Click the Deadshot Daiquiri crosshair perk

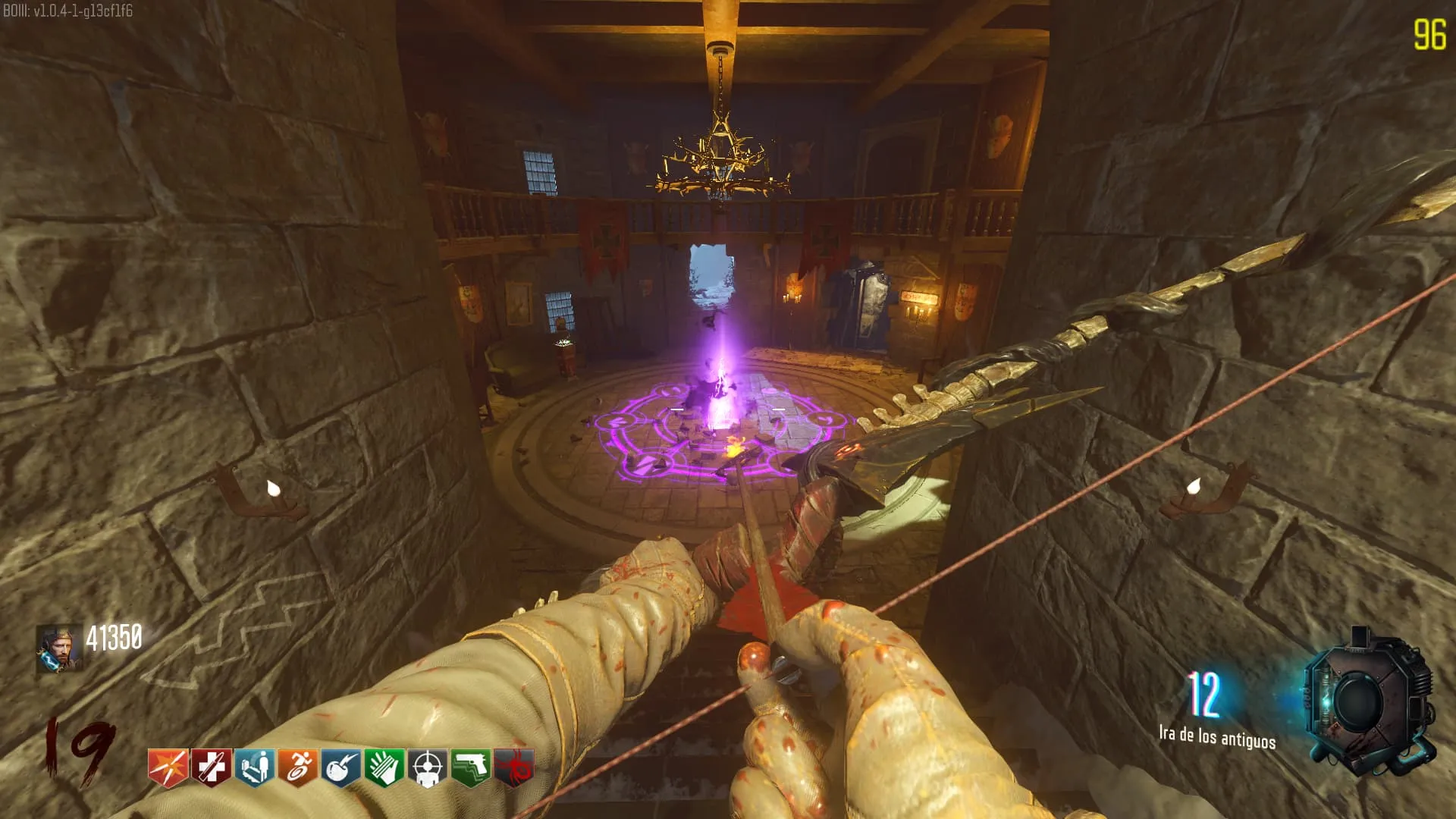click(x=427, y=768)
